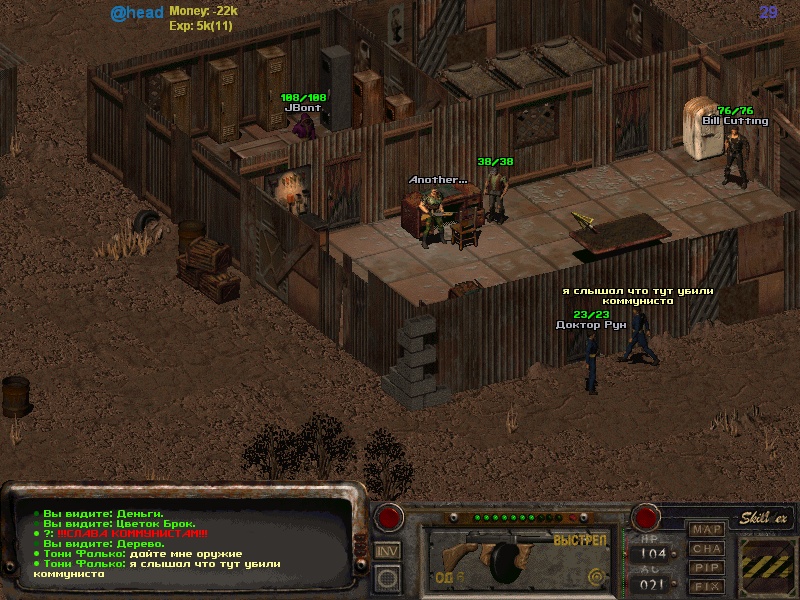The image size is (800, 600).
Task: Click the red button right of the weapon panel
Action: 646,517
